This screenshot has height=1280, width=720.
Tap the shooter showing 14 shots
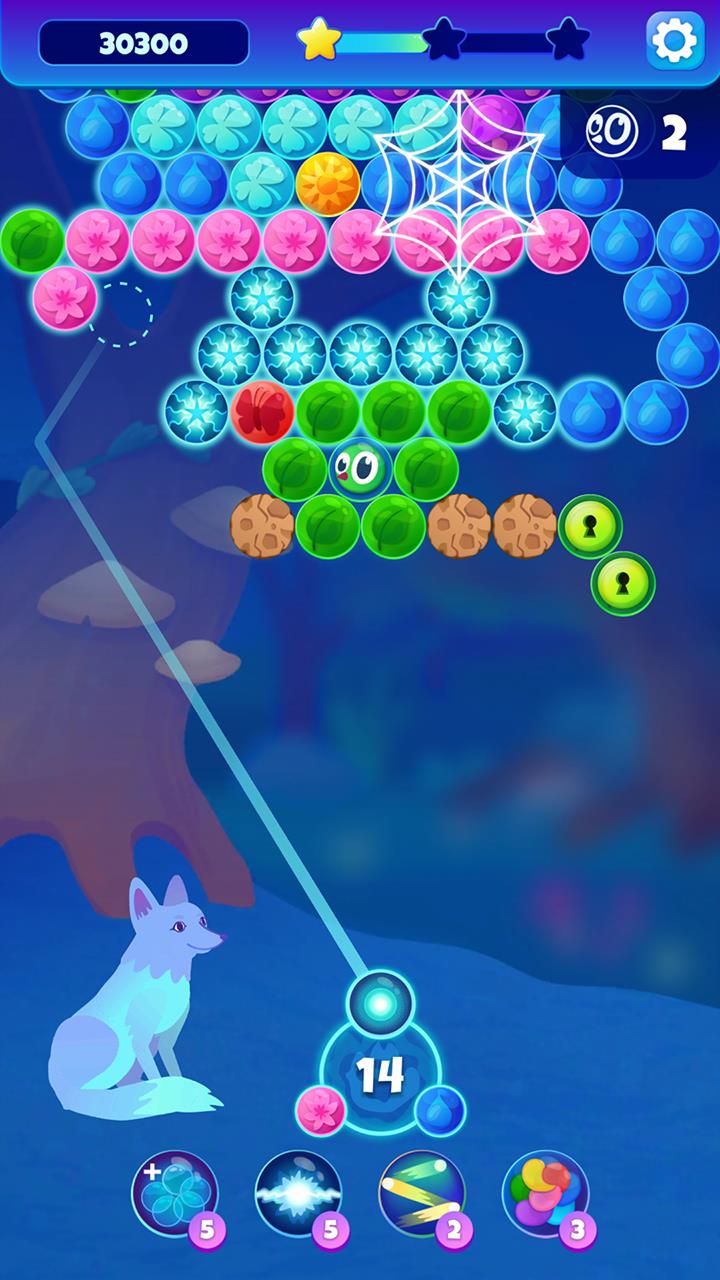(381, 1074)
